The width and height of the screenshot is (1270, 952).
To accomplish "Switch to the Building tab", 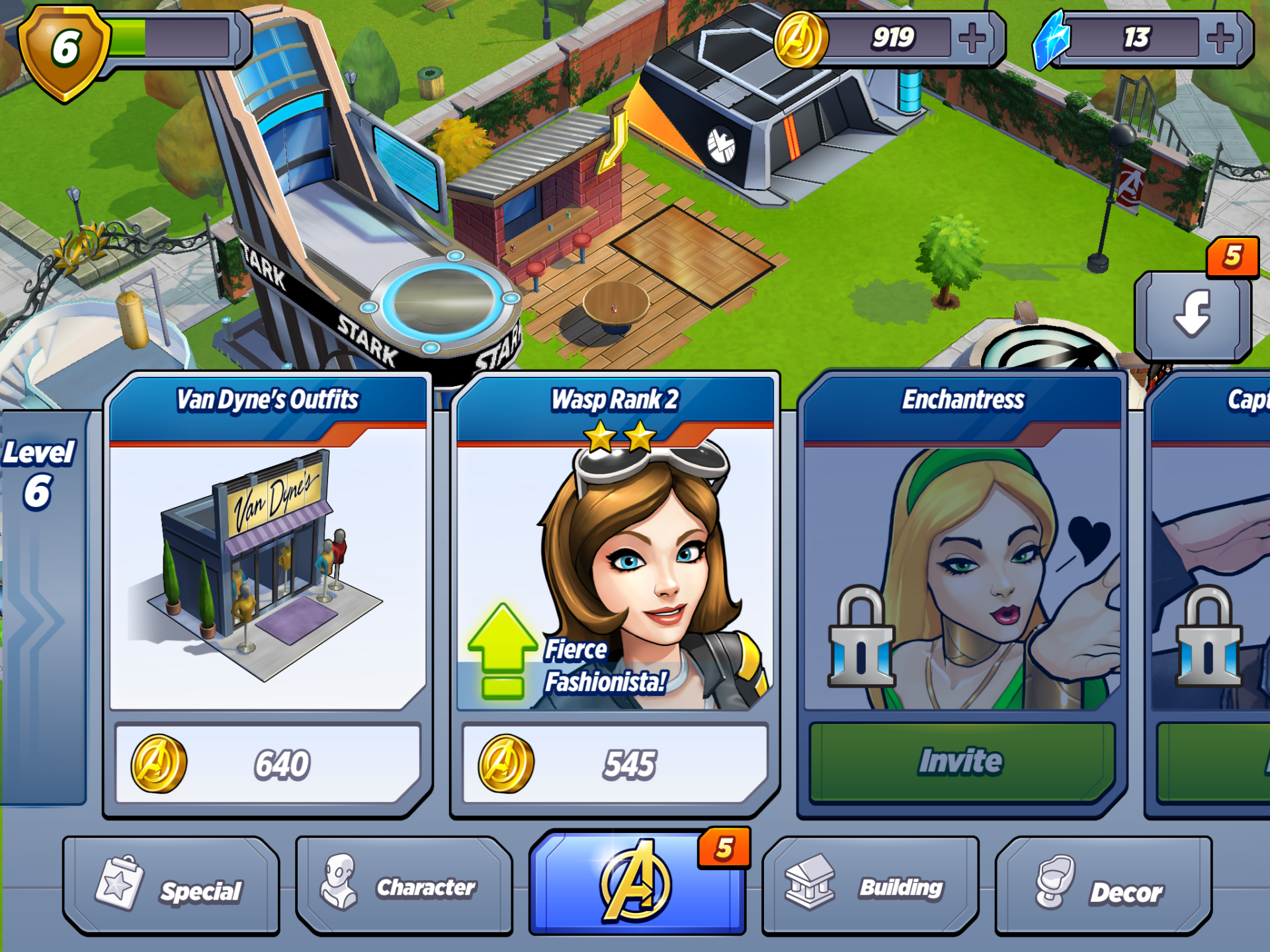I will [x=870, y=887].
